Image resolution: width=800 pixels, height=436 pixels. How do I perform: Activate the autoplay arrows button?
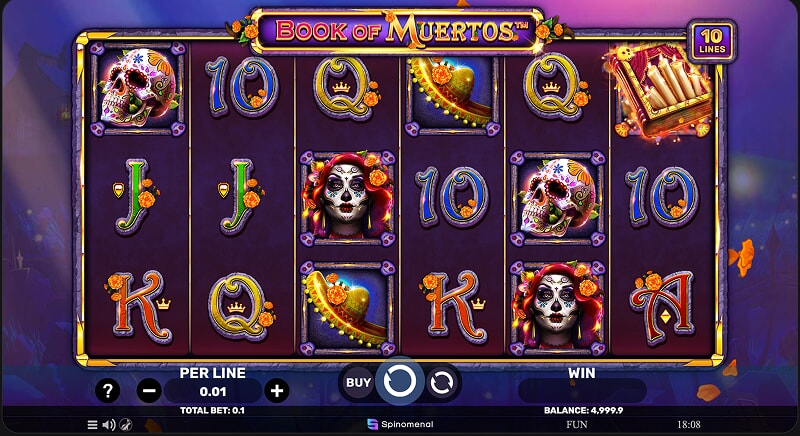441,381
